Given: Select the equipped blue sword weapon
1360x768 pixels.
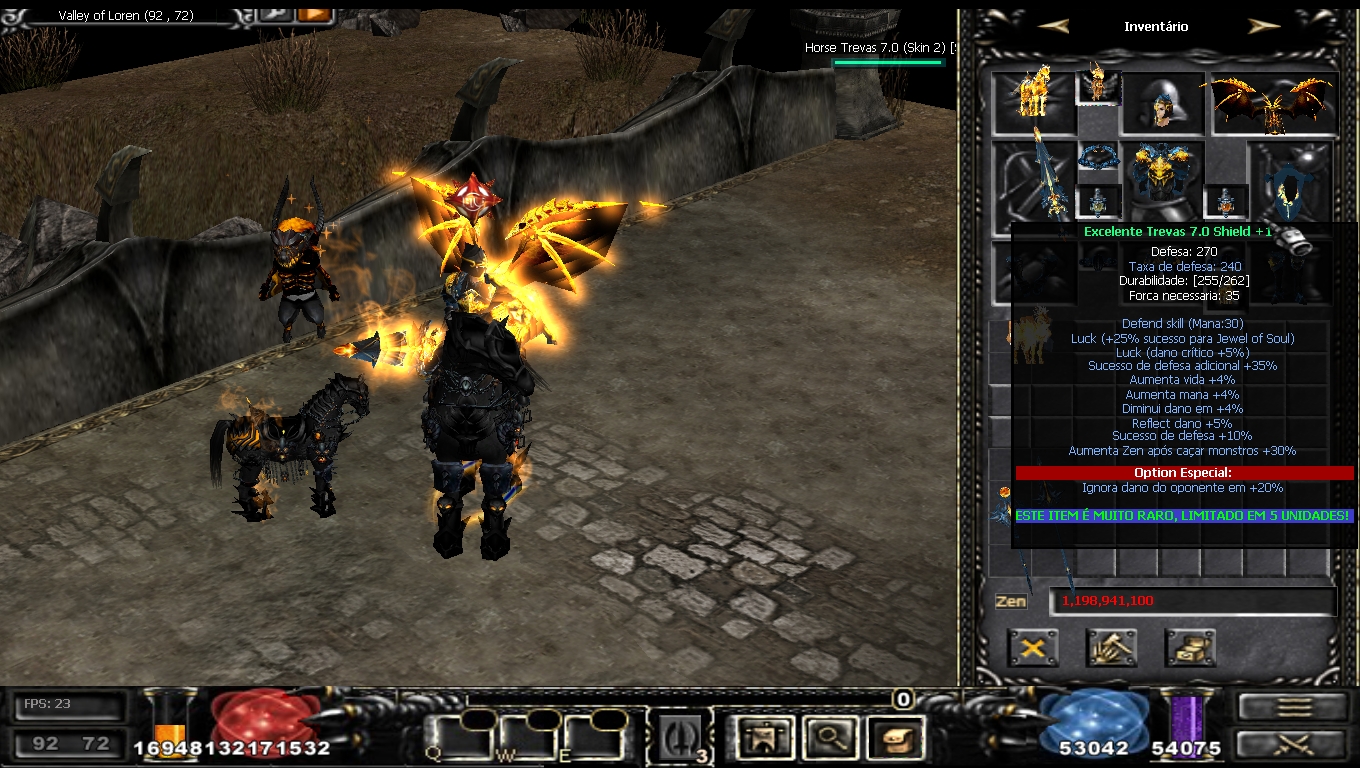Looking at the screenshot, I should (x=1033, y=180).
